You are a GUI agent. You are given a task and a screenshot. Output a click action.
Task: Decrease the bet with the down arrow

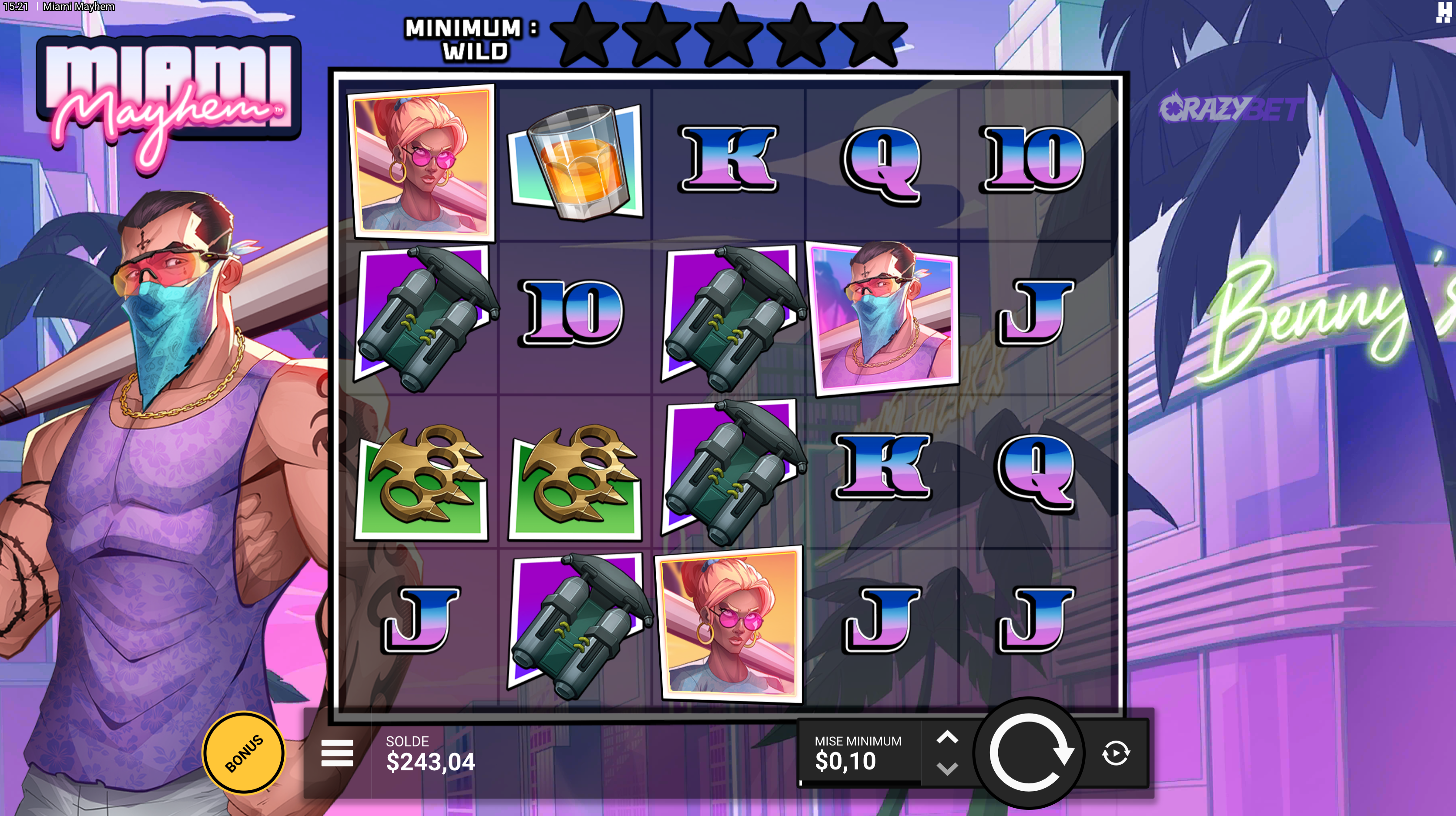947,769
